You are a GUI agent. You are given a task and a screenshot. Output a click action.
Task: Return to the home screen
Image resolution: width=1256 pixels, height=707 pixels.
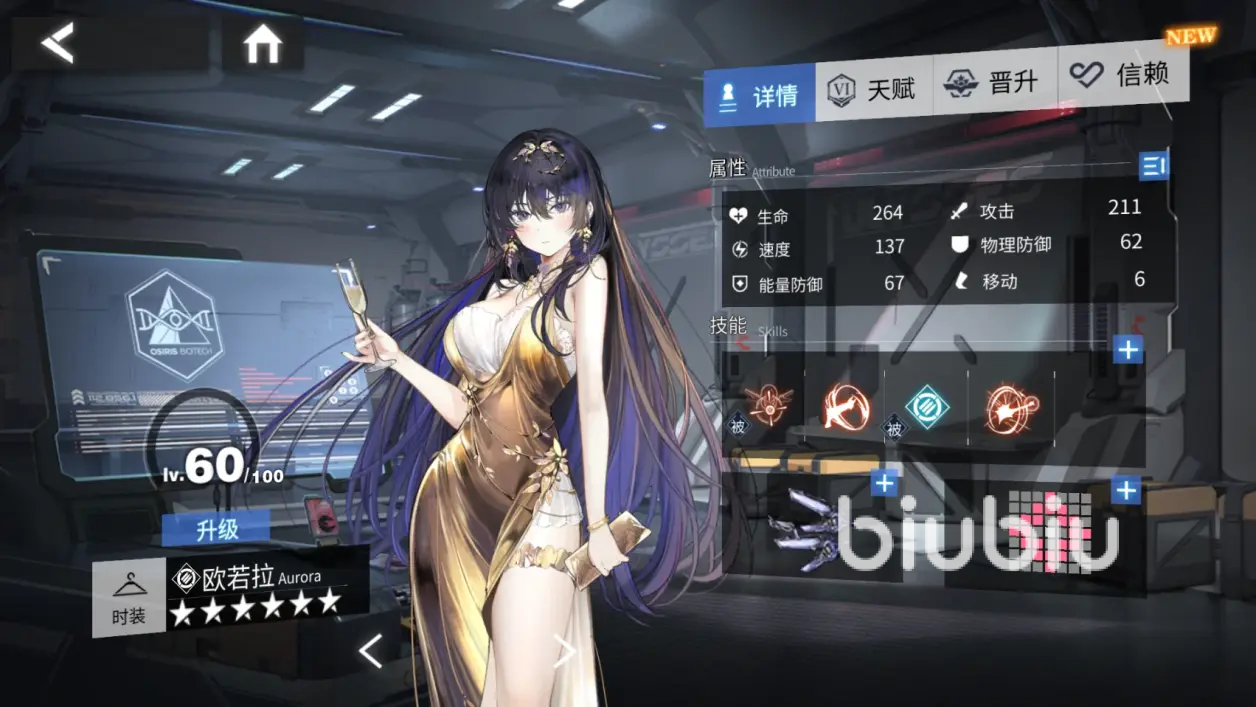262,44
